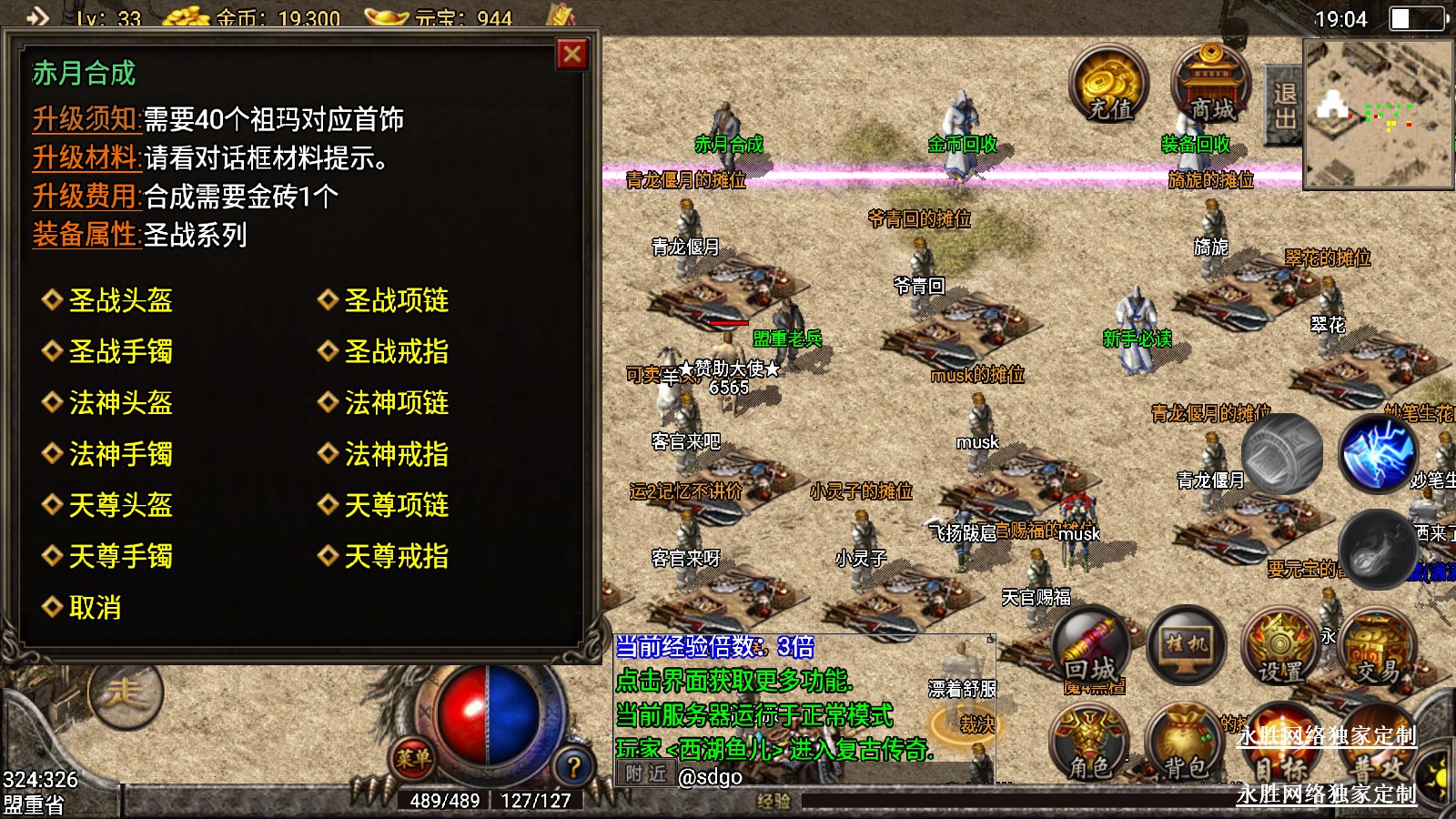1456x819 pixels.
Task: Open the 背包 inventory bag
Action: click(1184, 743)
